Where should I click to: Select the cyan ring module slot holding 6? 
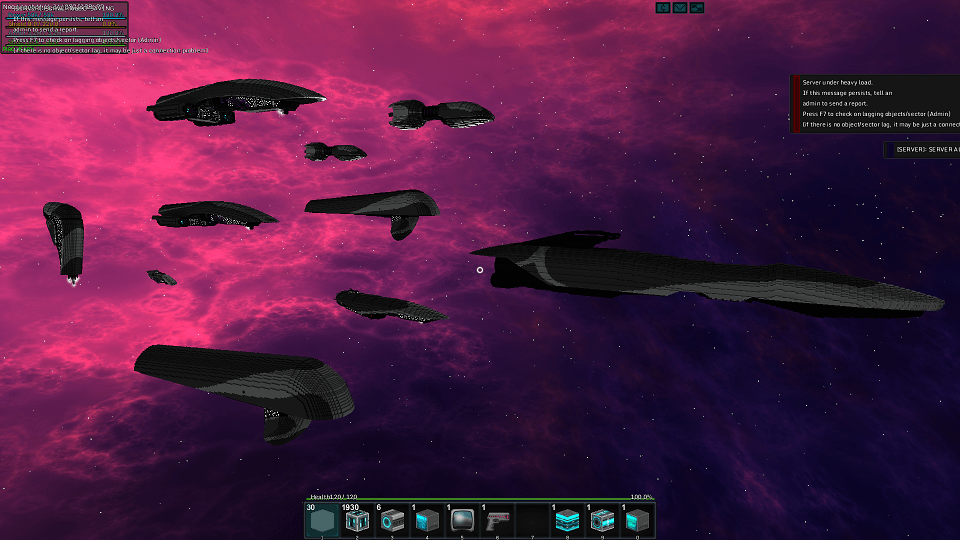(x=392, y=520)
